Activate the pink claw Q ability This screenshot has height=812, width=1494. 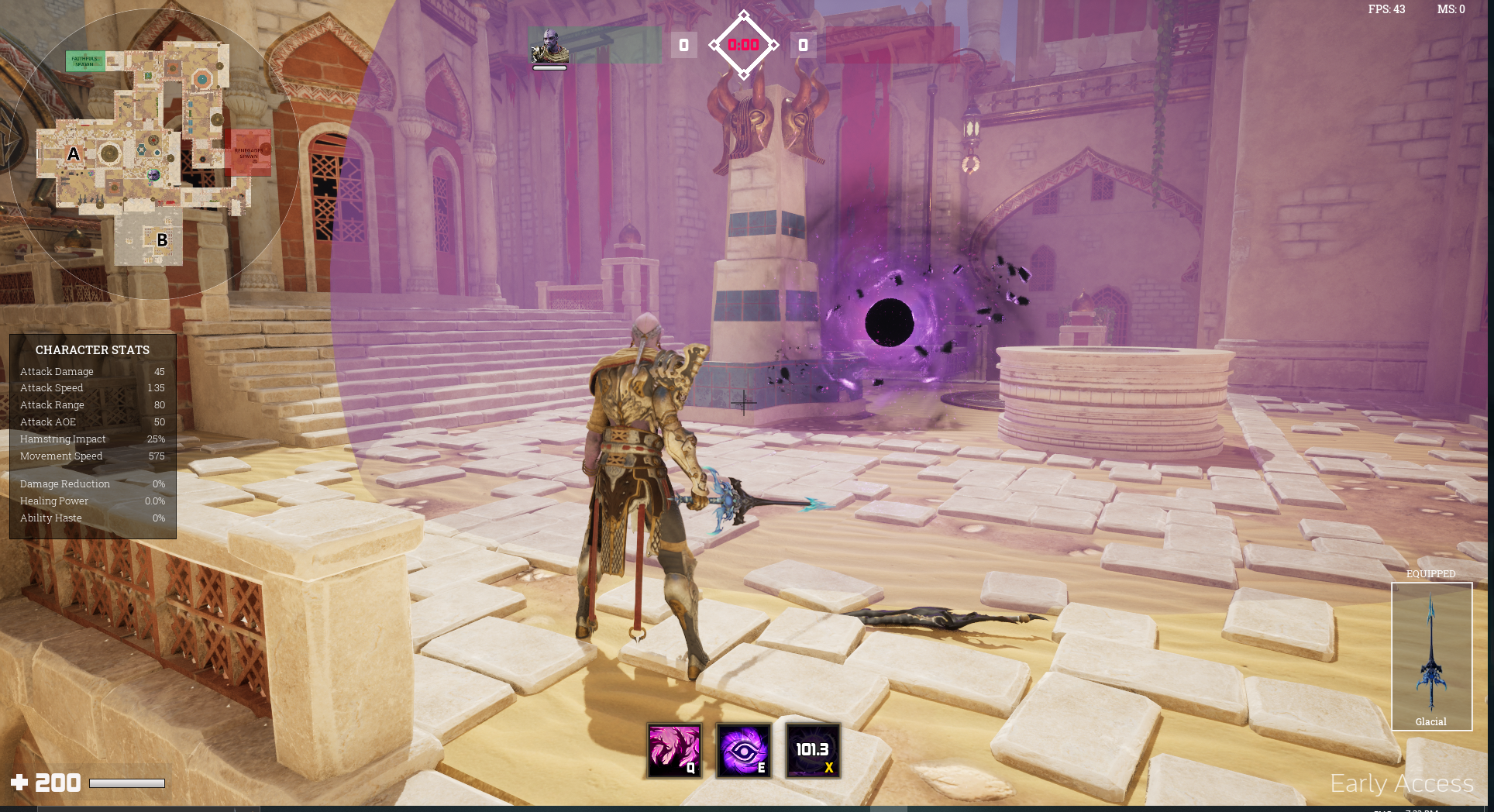click(x=674, y=750)
